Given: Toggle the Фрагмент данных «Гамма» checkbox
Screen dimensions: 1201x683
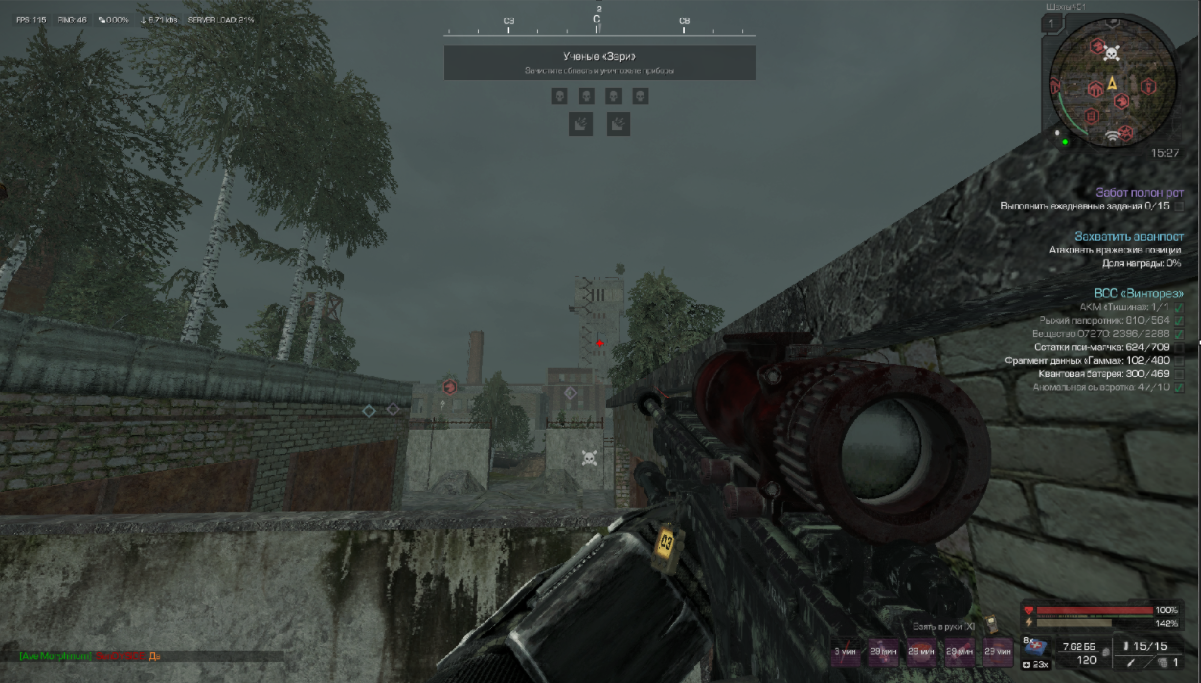Looking at the screenshot, I should tap(1179, 360).
